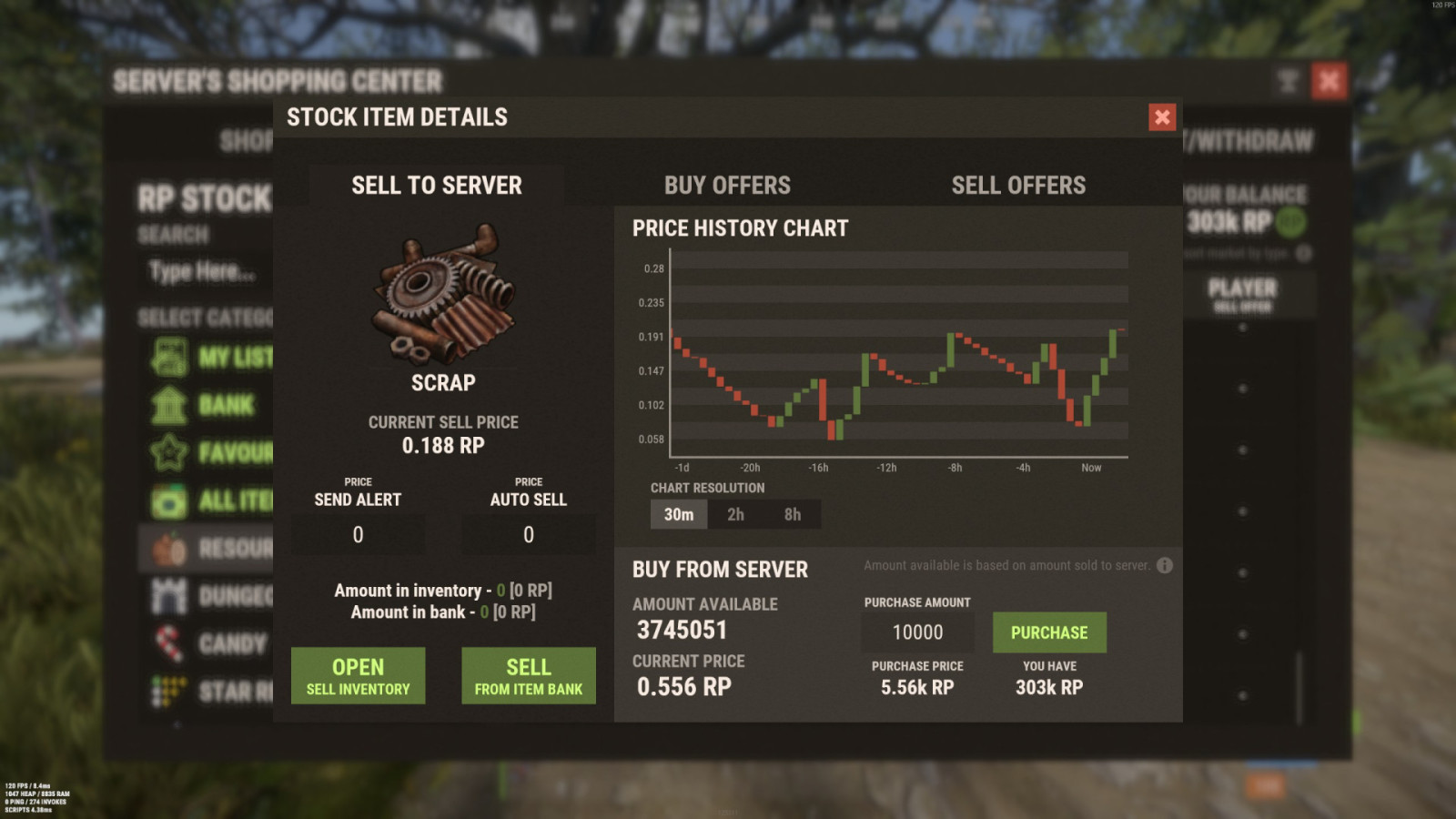Screen dimensions: 1456x819
Task: Switch to the Buy Offers tab
Action: click(x=727, y=185)
